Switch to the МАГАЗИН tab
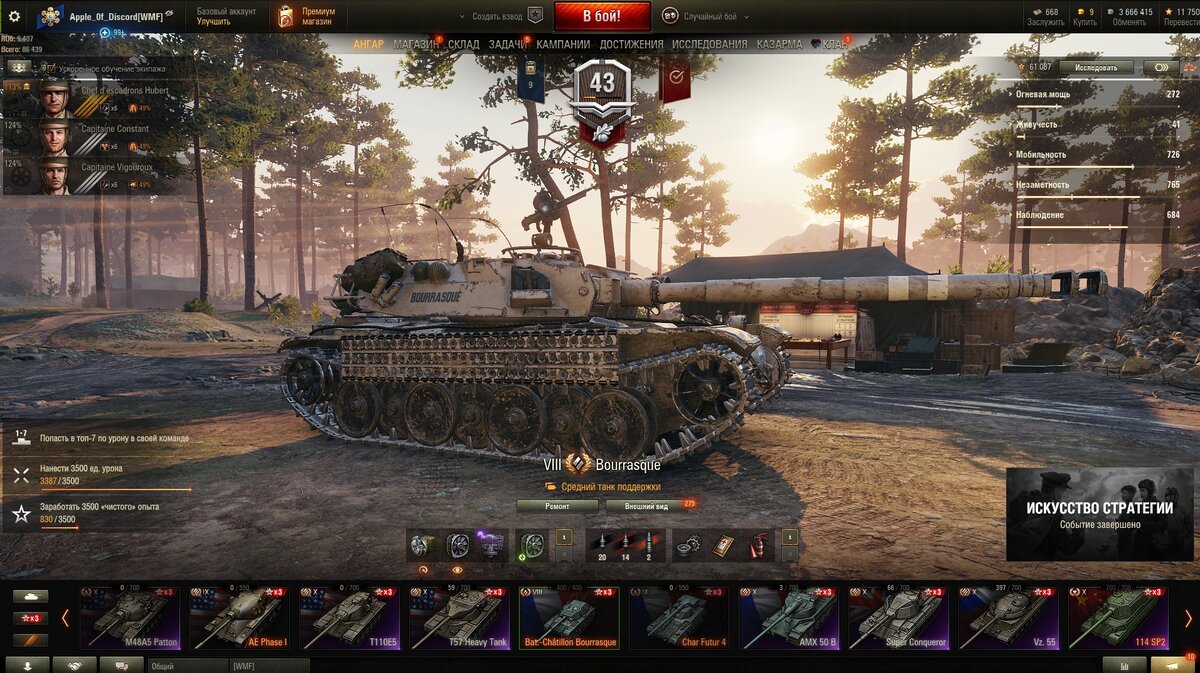1200x673 pixels. pos(415,45)
